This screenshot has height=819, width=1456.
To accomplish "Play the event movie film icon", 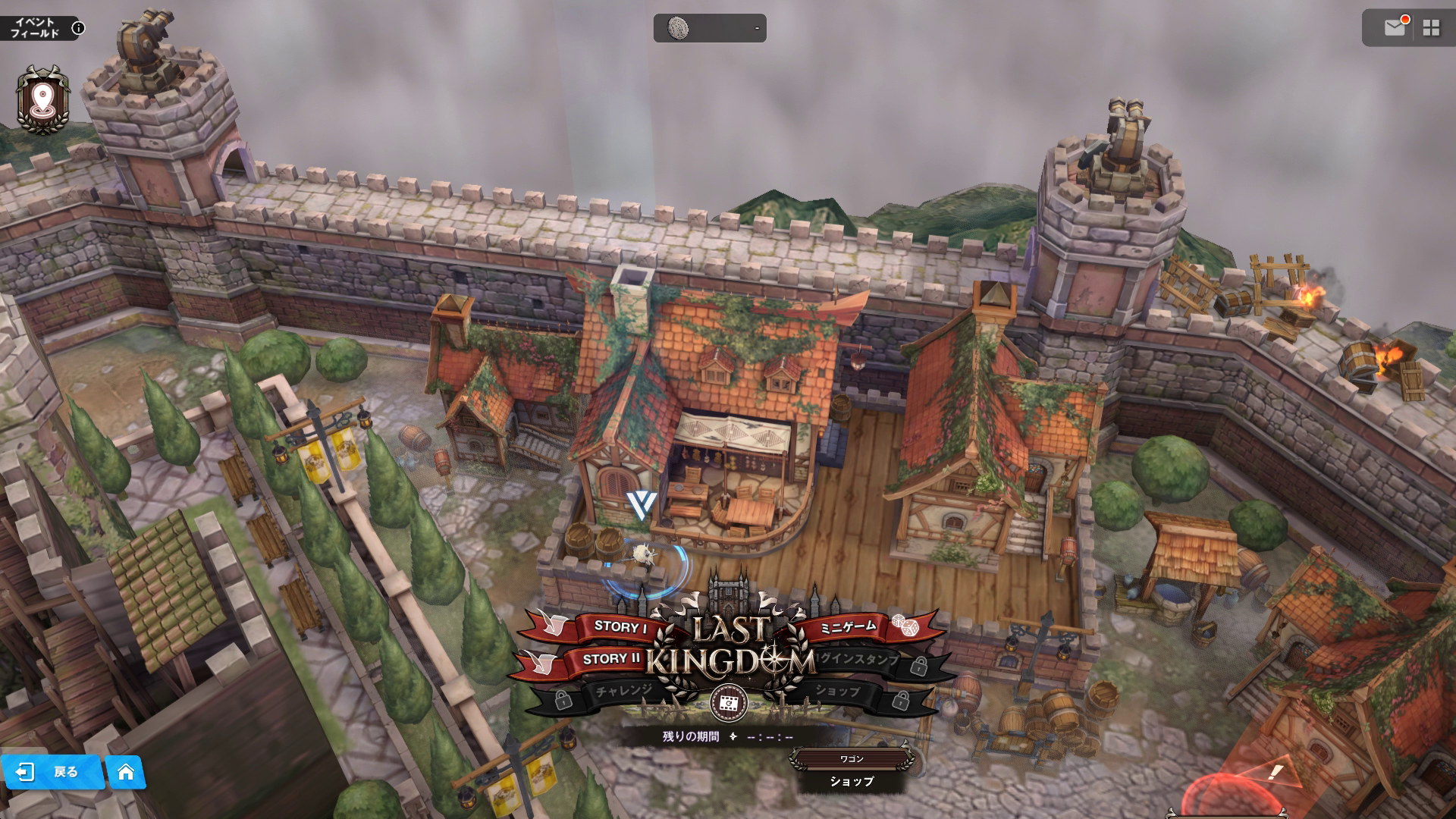I will tap(729, 704).
